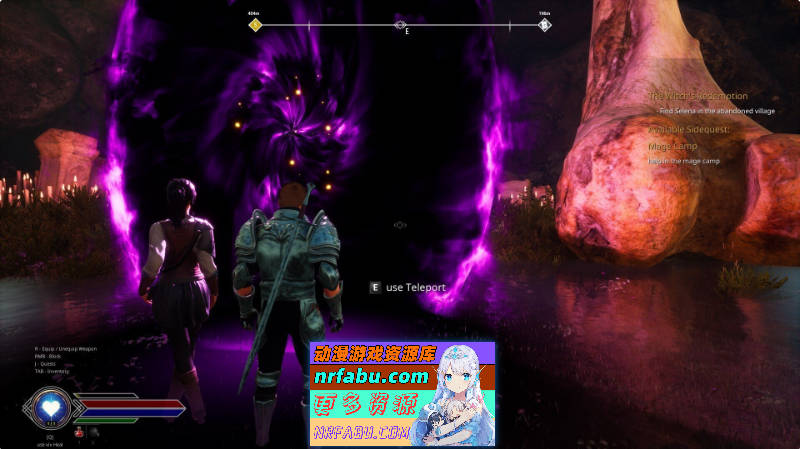800x449 pixels.
Task: Select the dark item slot beside the potion
Action: pos(92,432)
